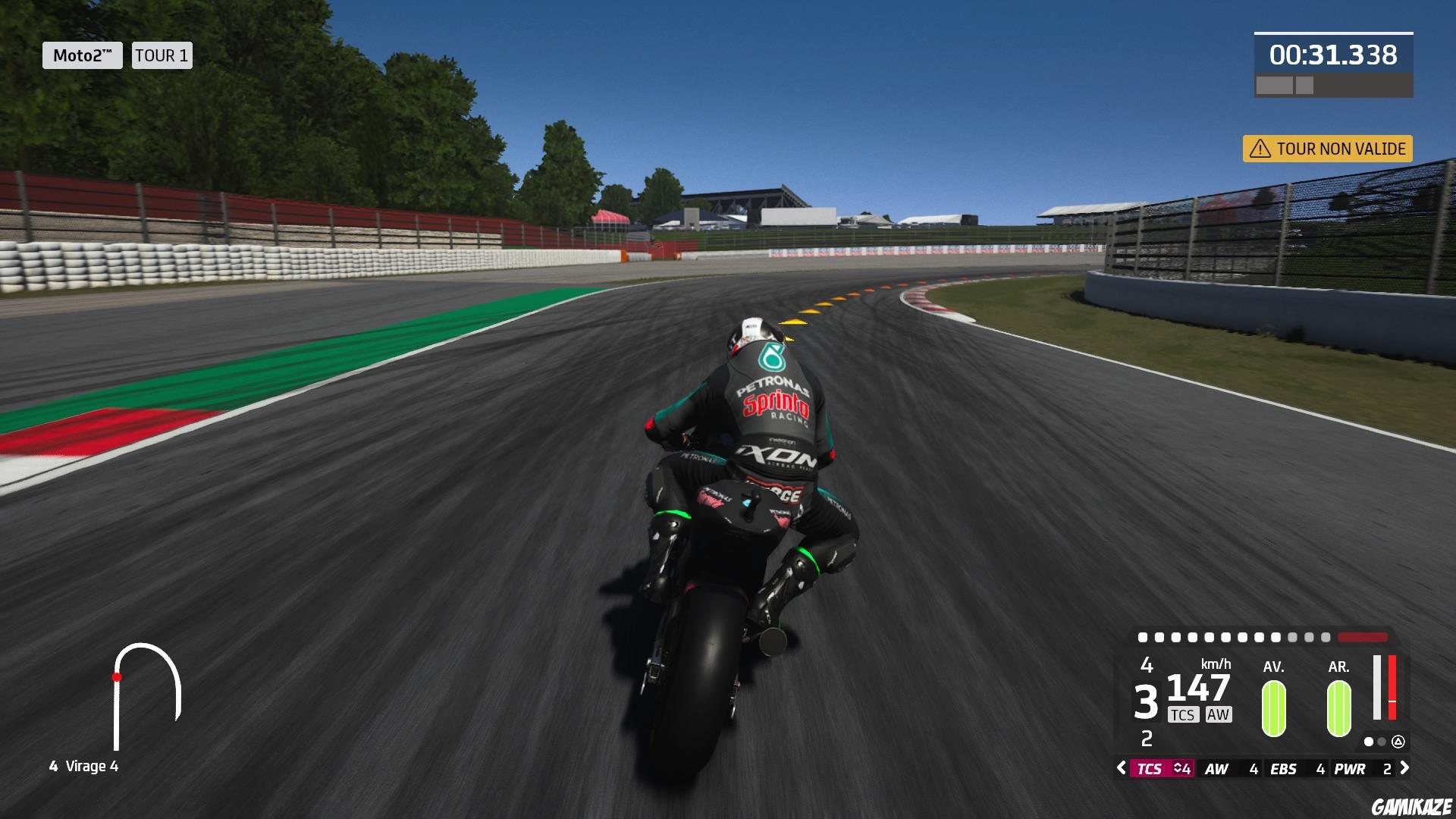Screen dimensions: 1456x819
Task: Toggle the highlighted TCS setting in the bottom bar
Action: 1150,768
